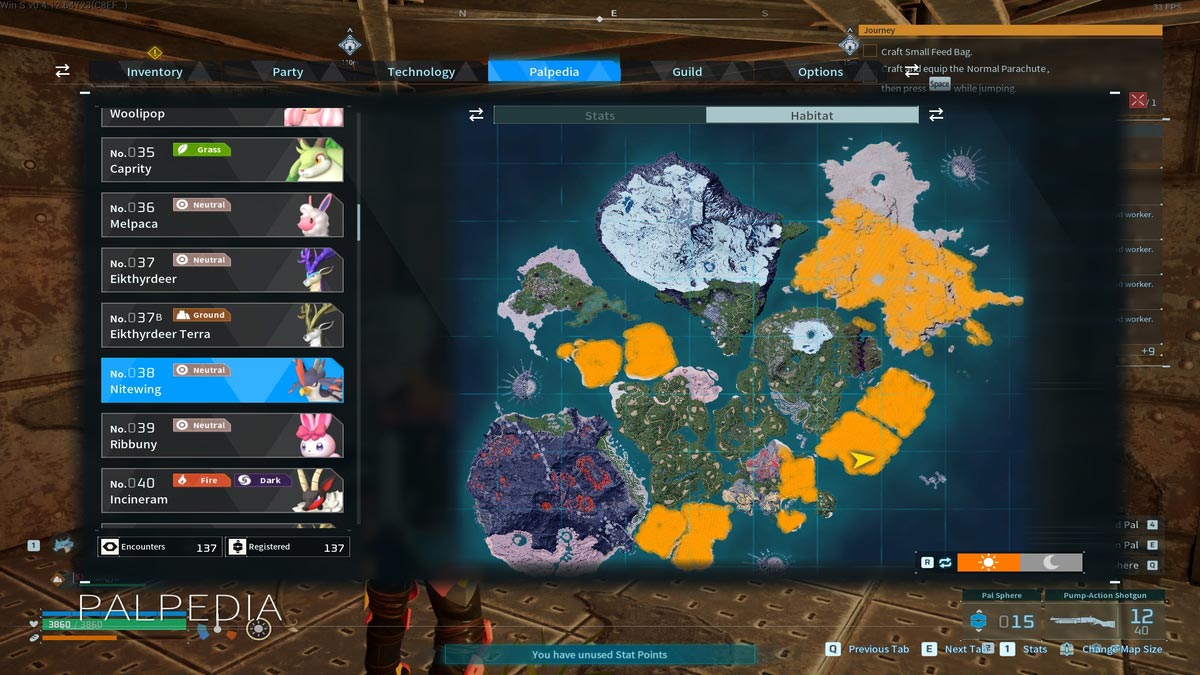Show the daytime habitat with the sun toggle
The height and width of the screenshot is (675, 1200).
click(x=988, y=563)
